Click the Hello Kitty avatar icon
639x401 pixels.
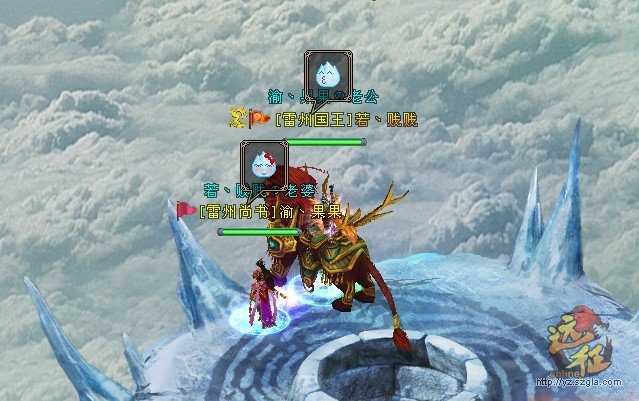(x=263, y=161)
